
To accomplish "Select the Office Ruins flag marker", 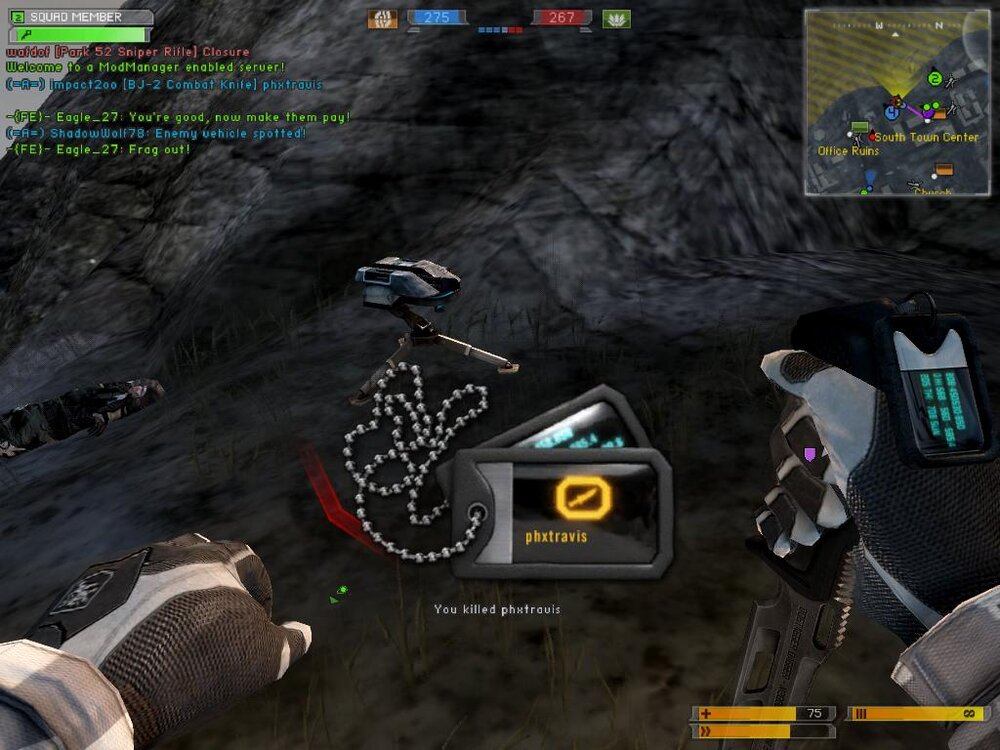I will tap(859, 128).
